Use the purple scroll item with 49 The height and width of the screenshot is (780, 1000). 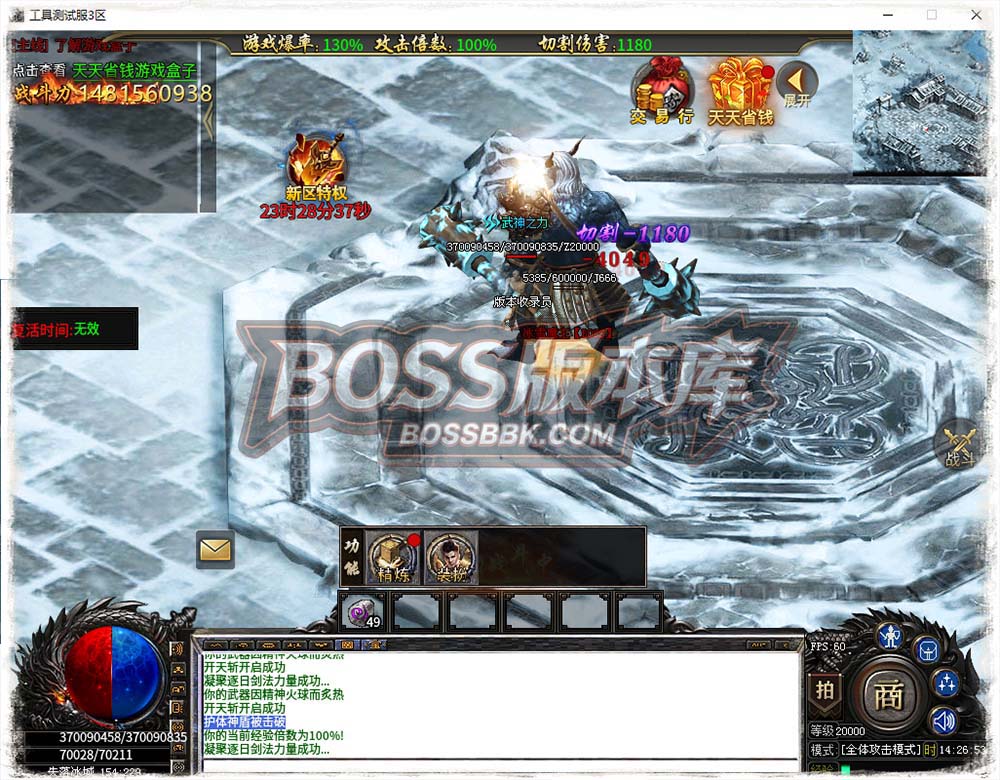[362, 609]
